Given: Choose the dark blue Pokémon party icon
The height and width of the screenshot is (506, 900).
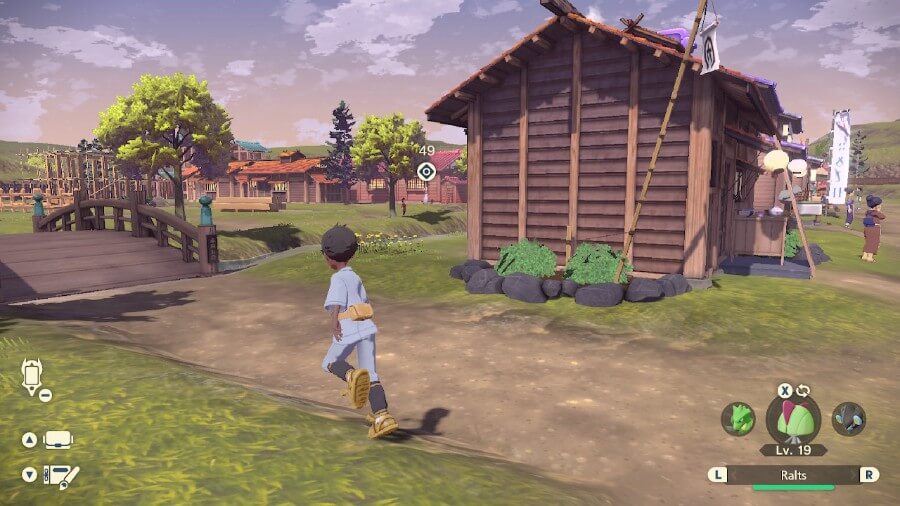Looking at the screenshot, I should click(849, 418).
